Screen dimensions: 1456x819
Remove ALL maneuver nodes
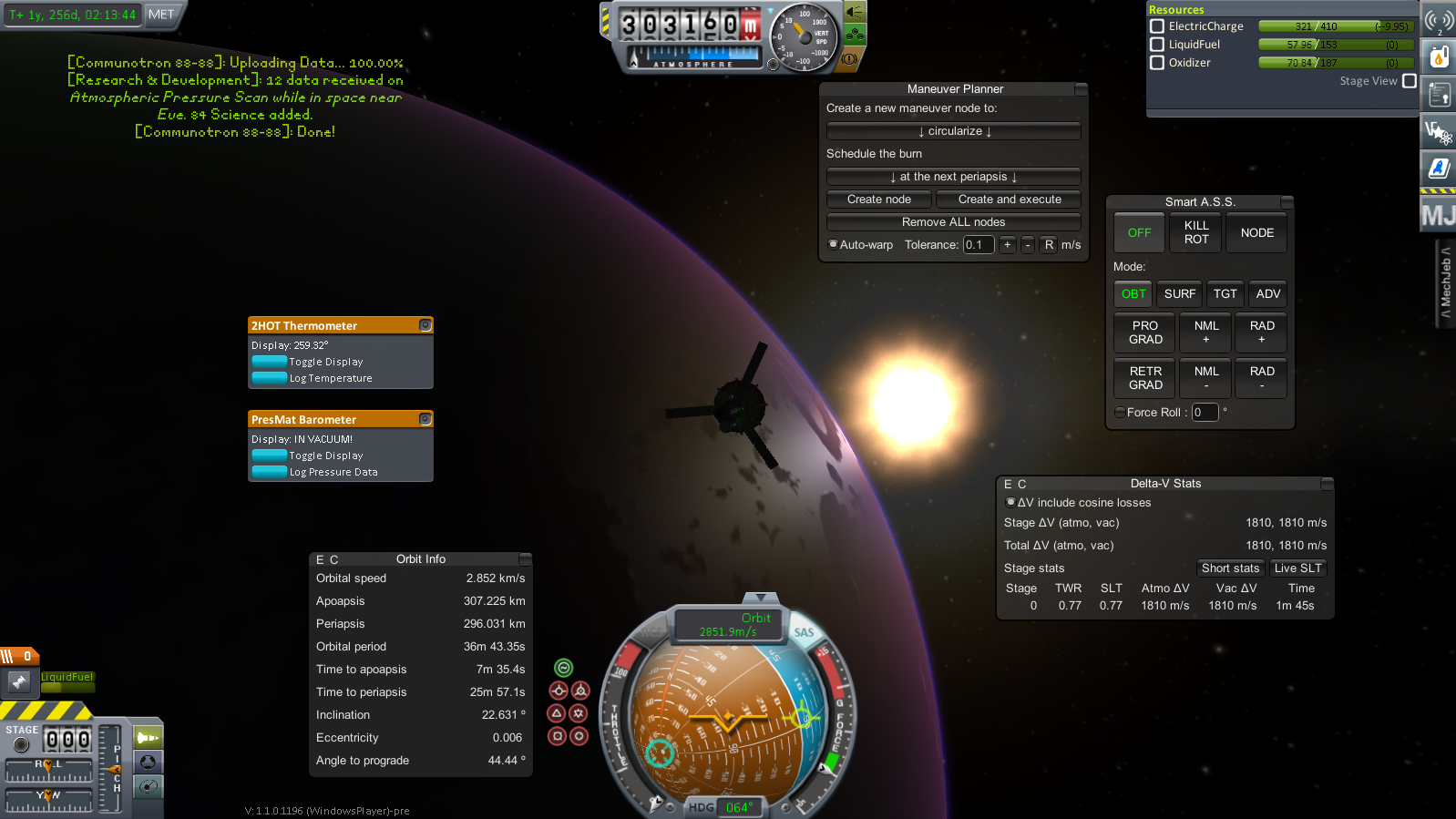[x=954, y=222]
